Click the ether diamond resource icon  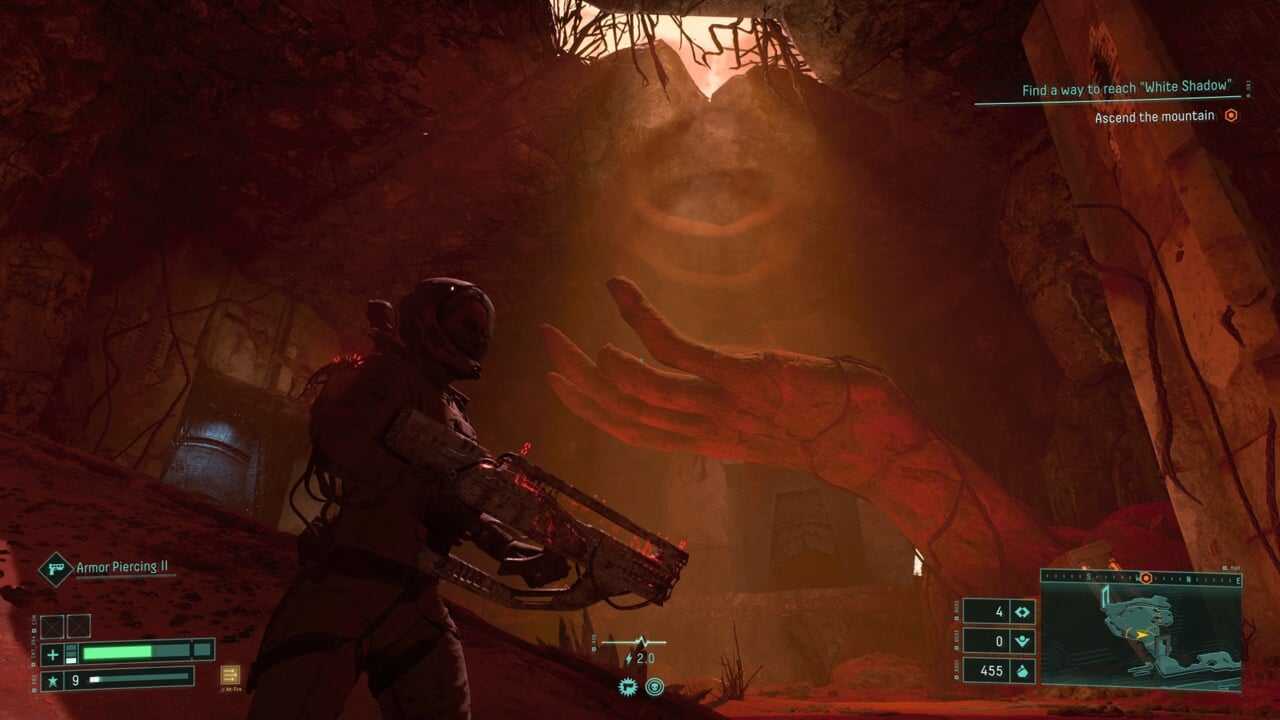pyautogui.click(x=1023, y=612)
